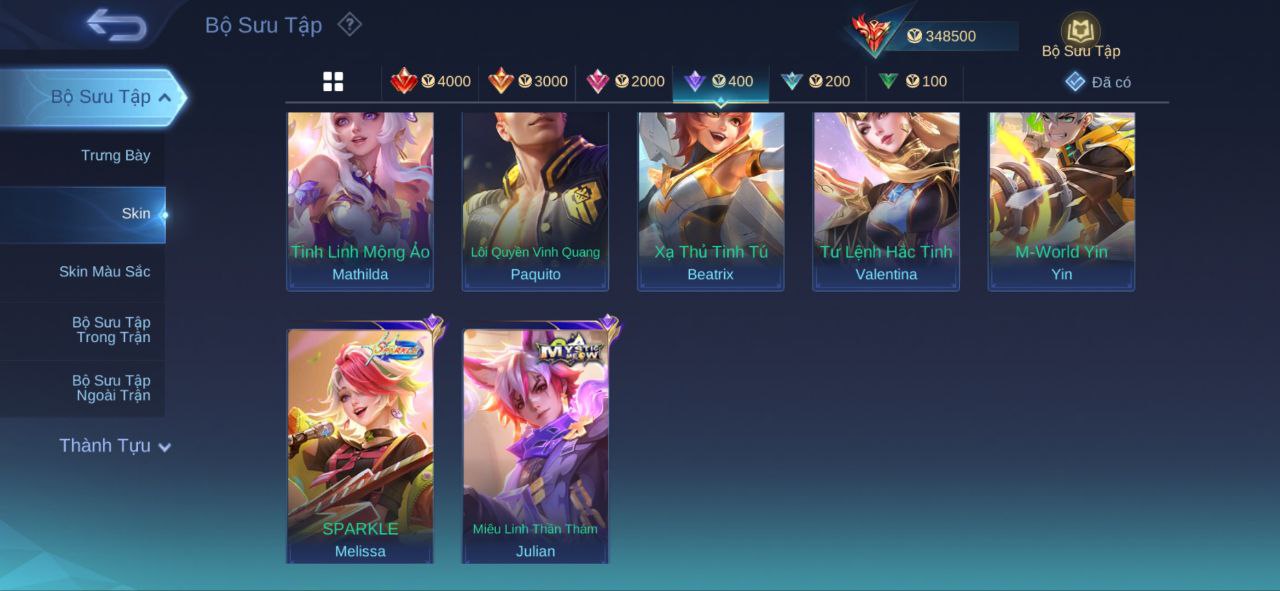This screenshot has width=1280, height=591.
Task: Open the Skin Màu Sắc entry
Action: [104, 271]
